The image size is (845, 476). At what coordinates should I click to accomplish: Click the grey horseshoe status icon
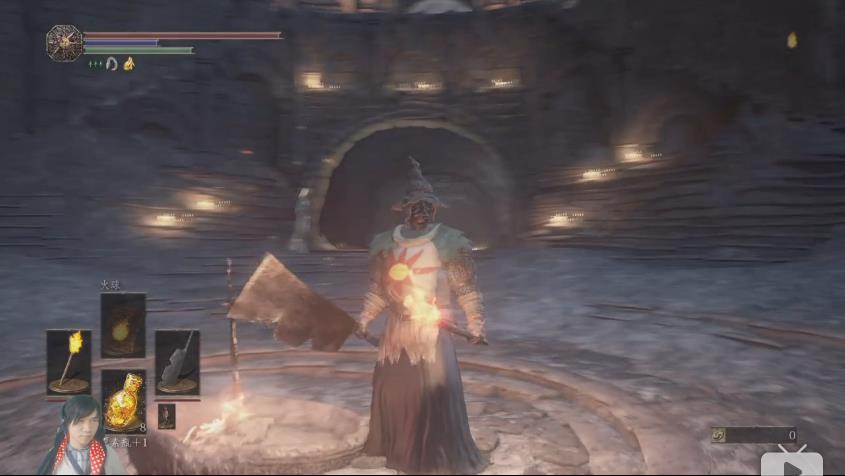point(112,64)
